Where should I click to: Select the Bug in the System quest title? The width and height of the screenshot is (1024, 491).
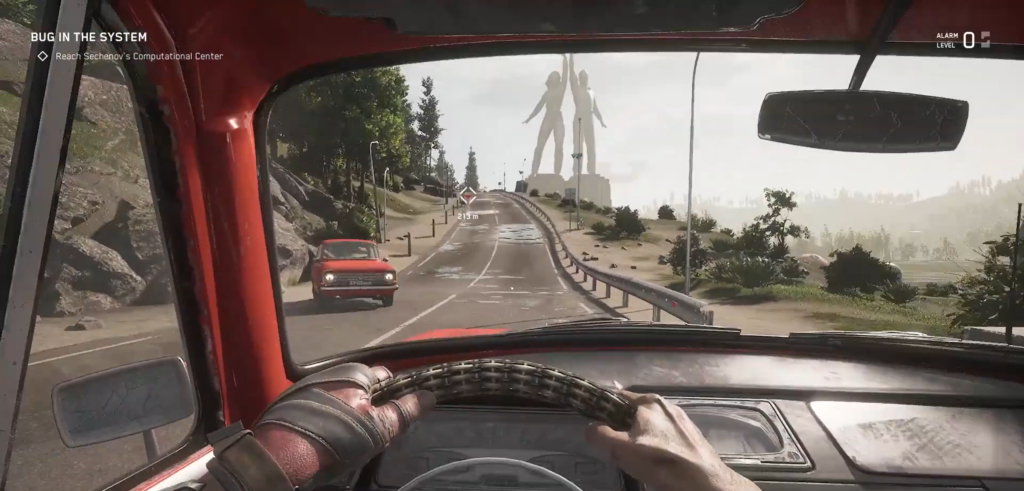pos(88,37)
